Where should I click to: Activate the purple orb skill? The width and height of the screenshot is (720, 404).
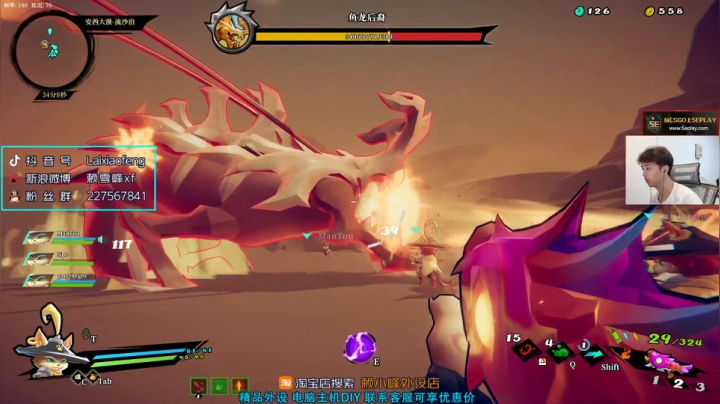(358, 346)
